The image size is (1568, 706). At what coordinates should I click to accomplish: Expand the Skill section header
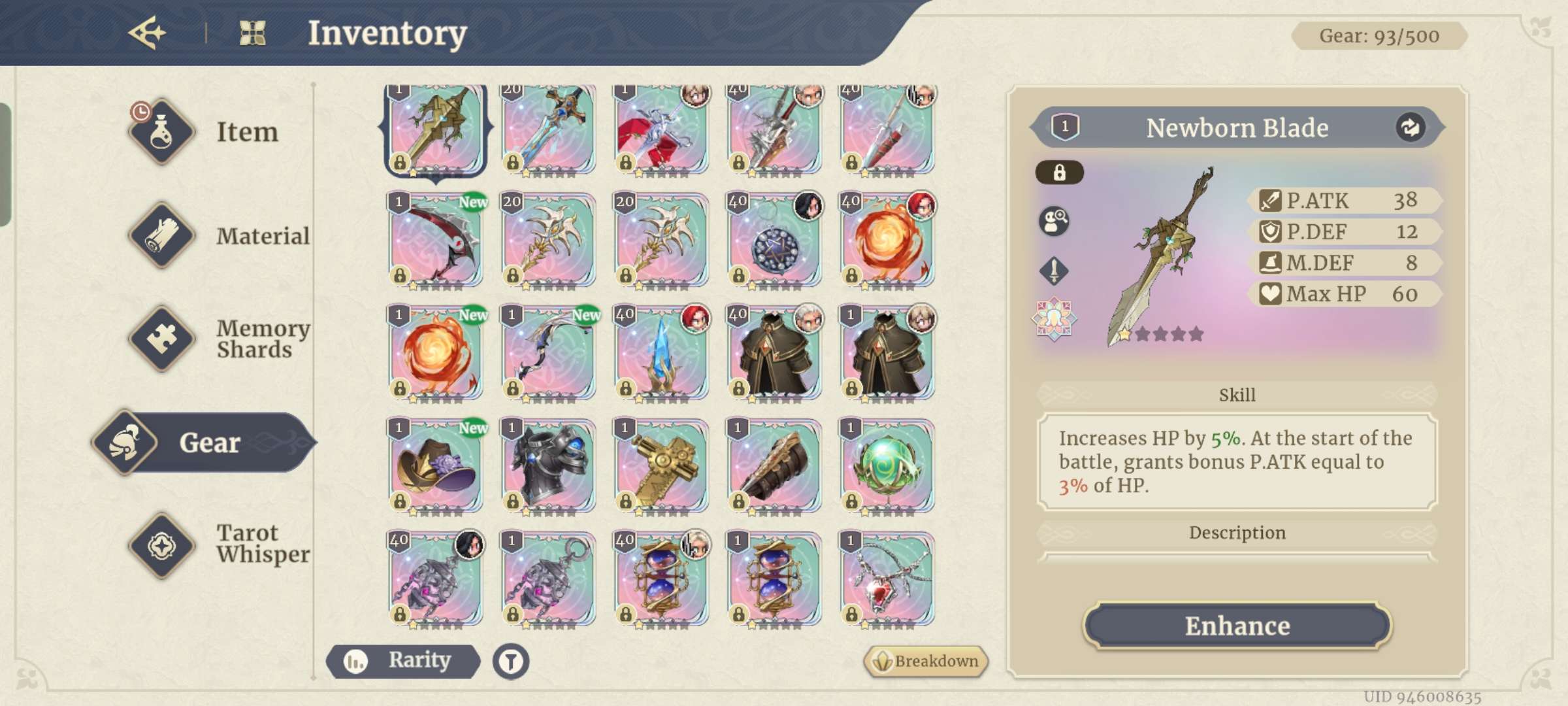point(1237,394)
